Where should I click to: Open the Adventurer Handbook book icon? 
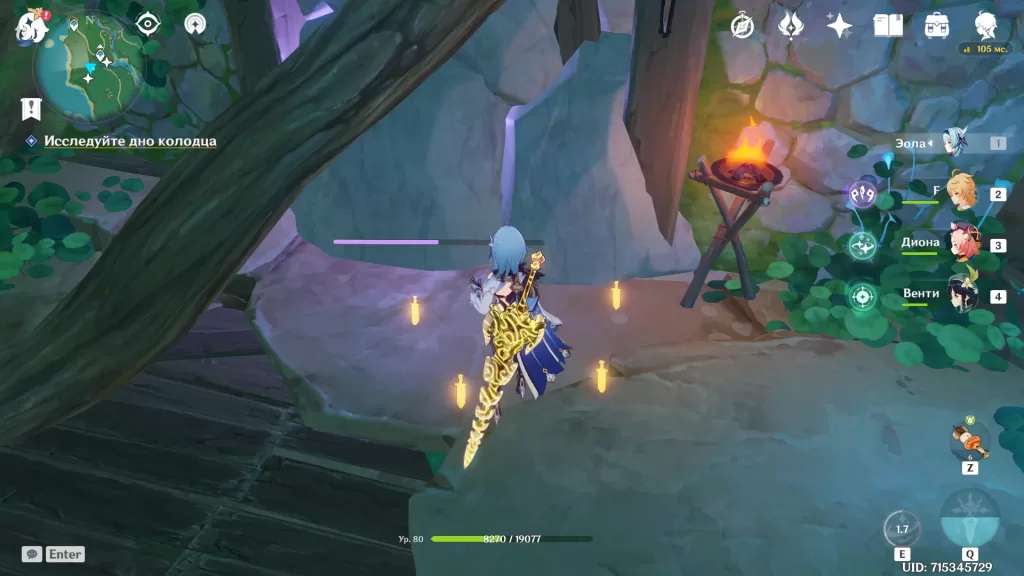click(888, 25)
